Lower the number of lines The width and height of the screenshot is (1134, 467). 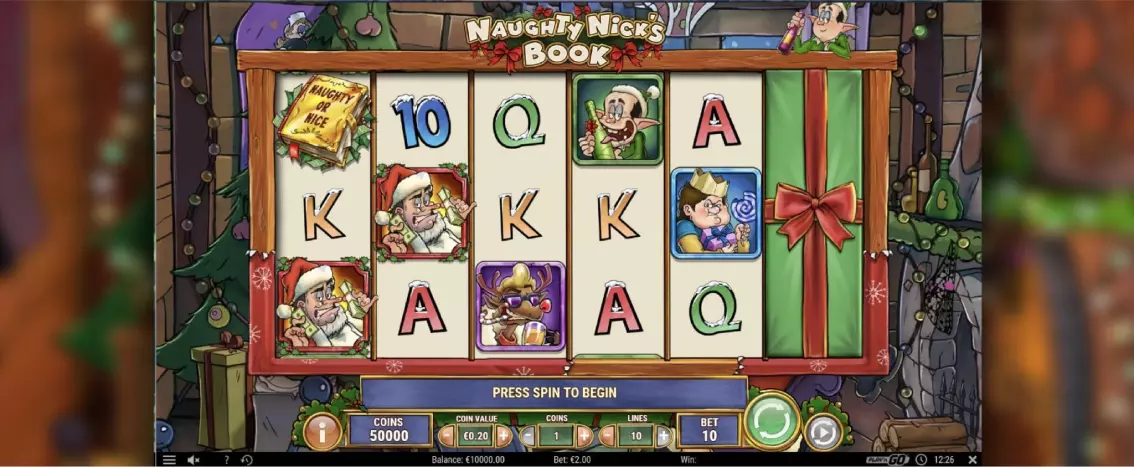(609, 436)
